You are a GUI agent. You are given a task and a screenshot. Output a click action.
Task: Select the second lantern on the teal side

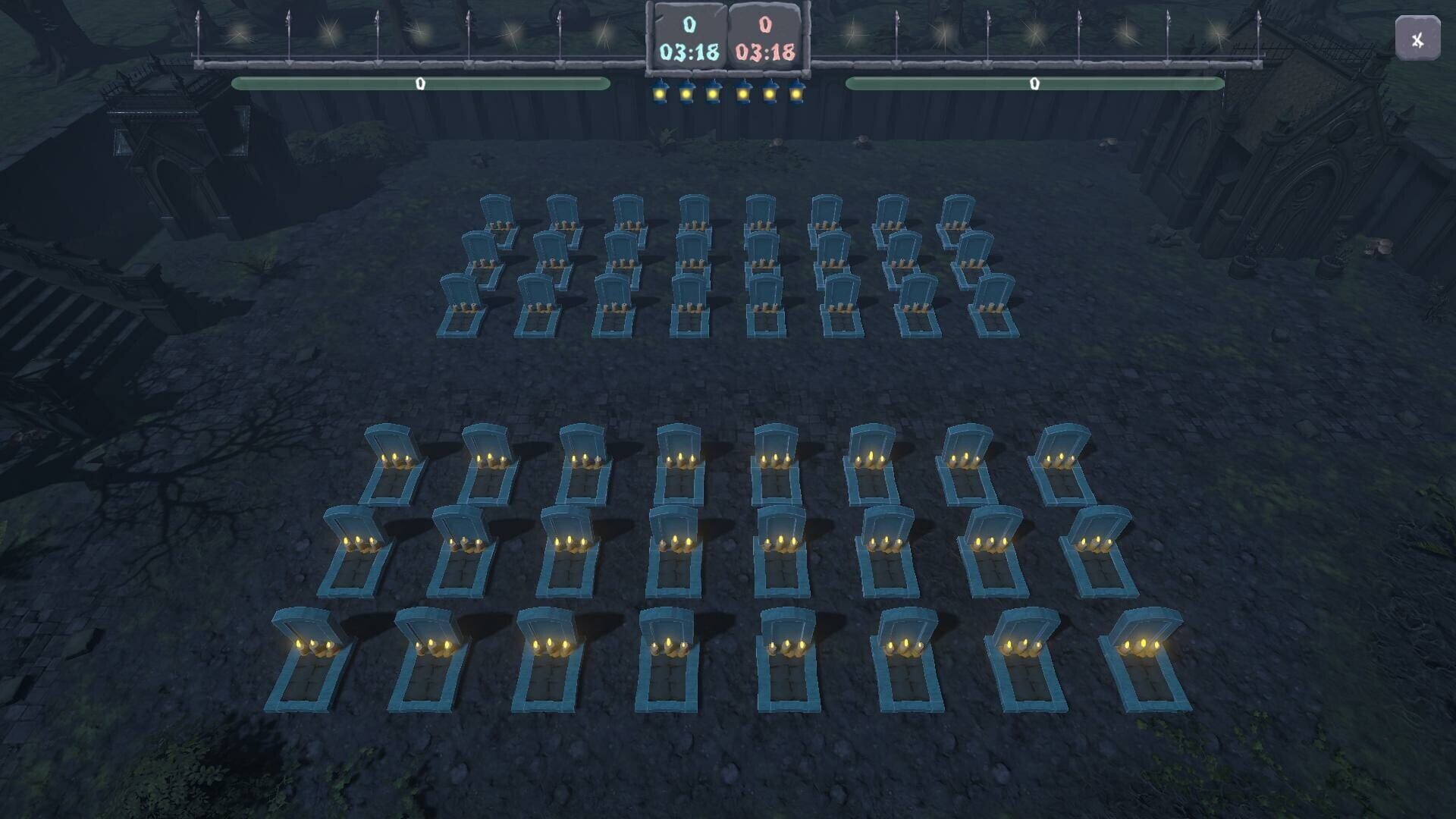(686, 93)
